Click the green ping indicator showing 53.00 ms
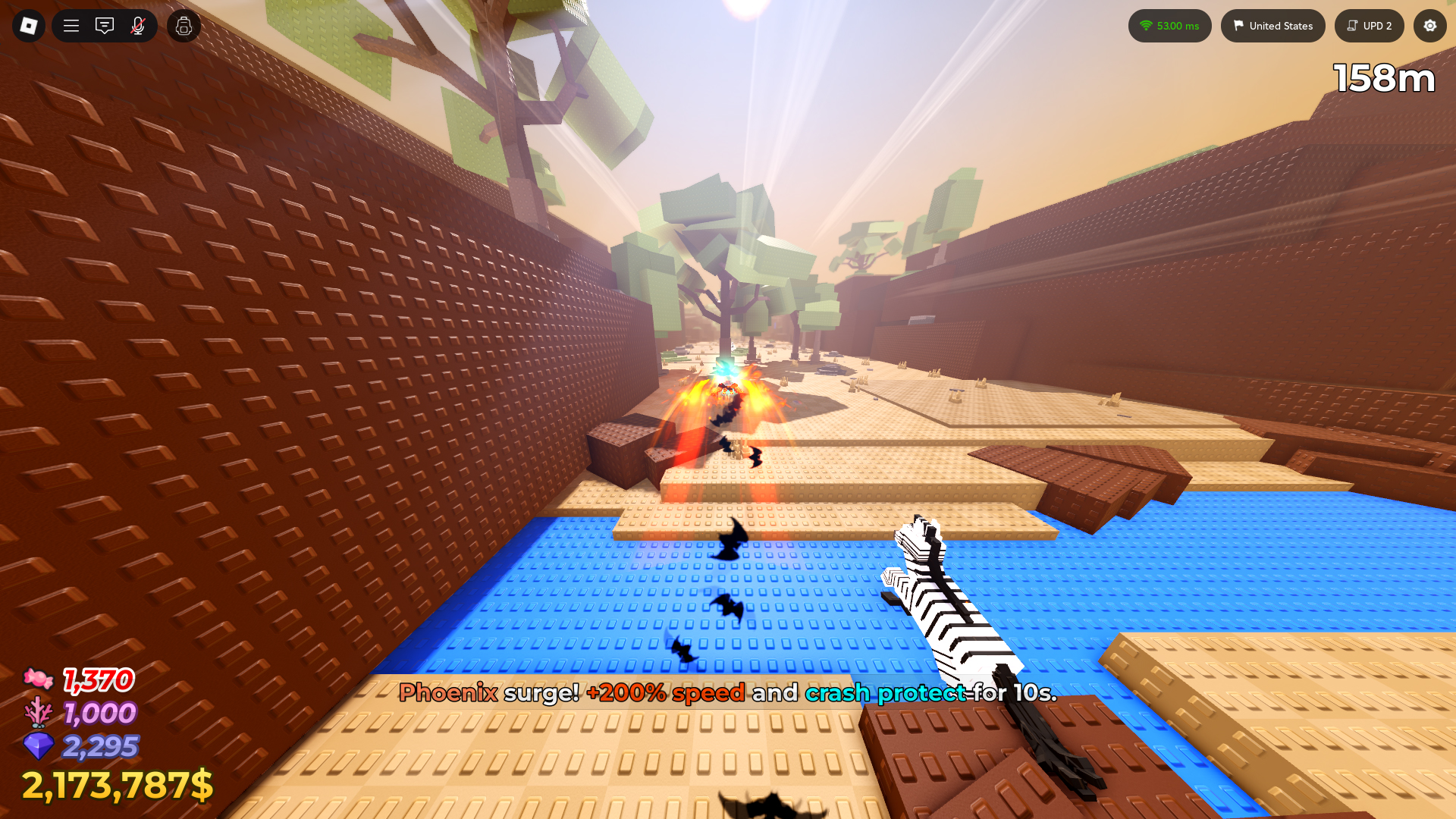 point(1170,25)
